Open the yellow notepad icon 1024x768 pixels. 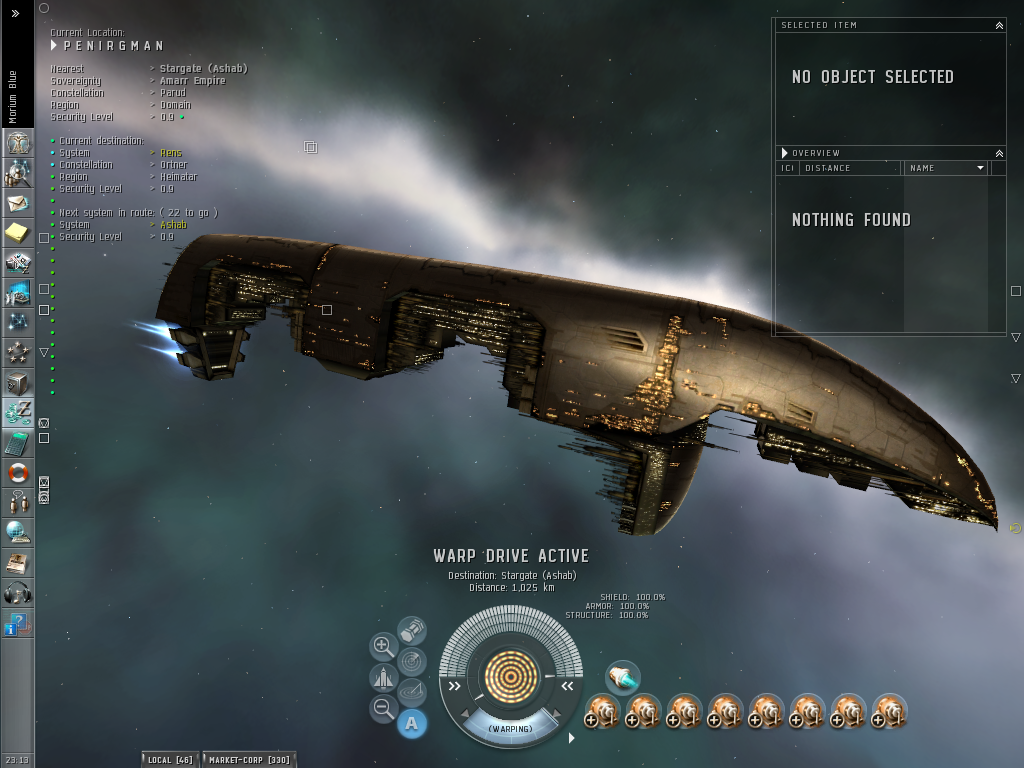(x=18, y=233)
